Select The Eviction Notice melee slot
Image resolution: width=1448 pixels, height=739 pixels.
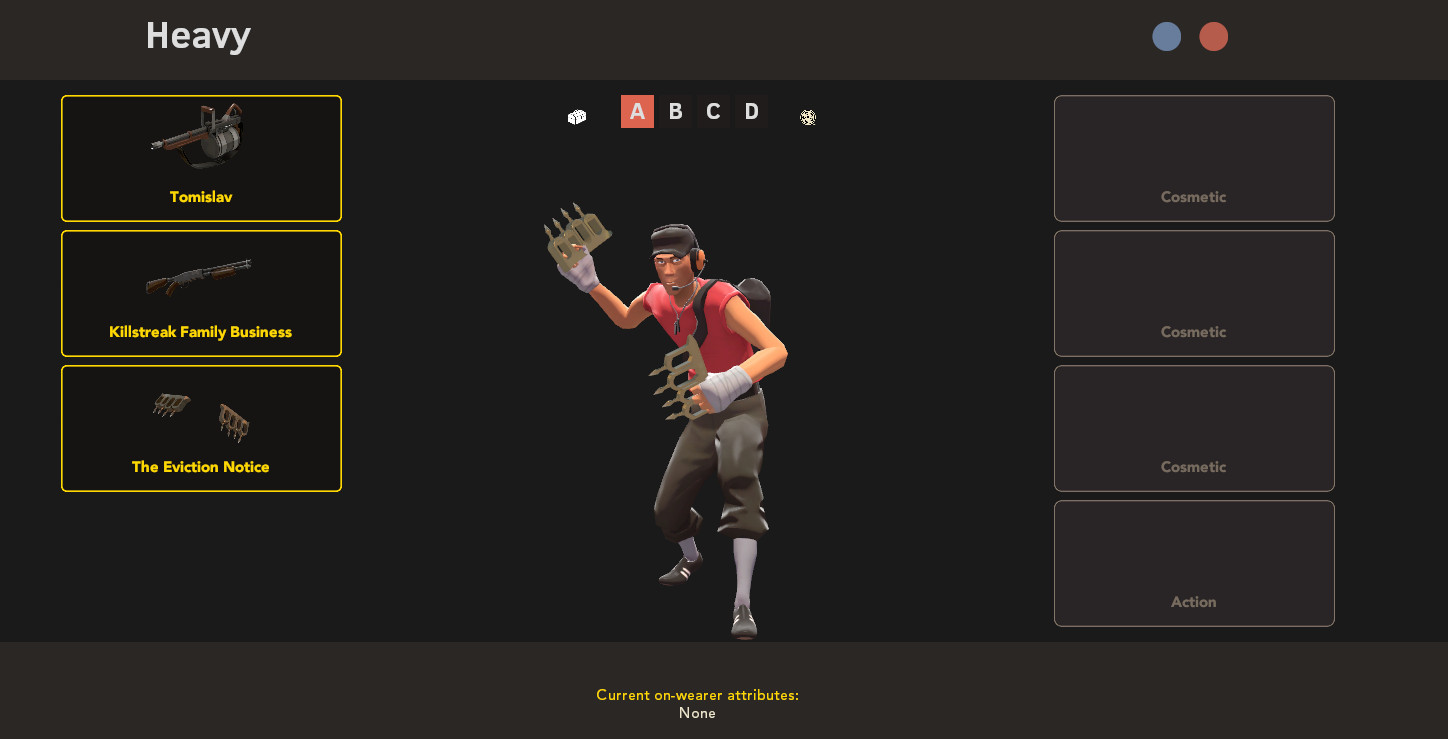click(201, 428)
